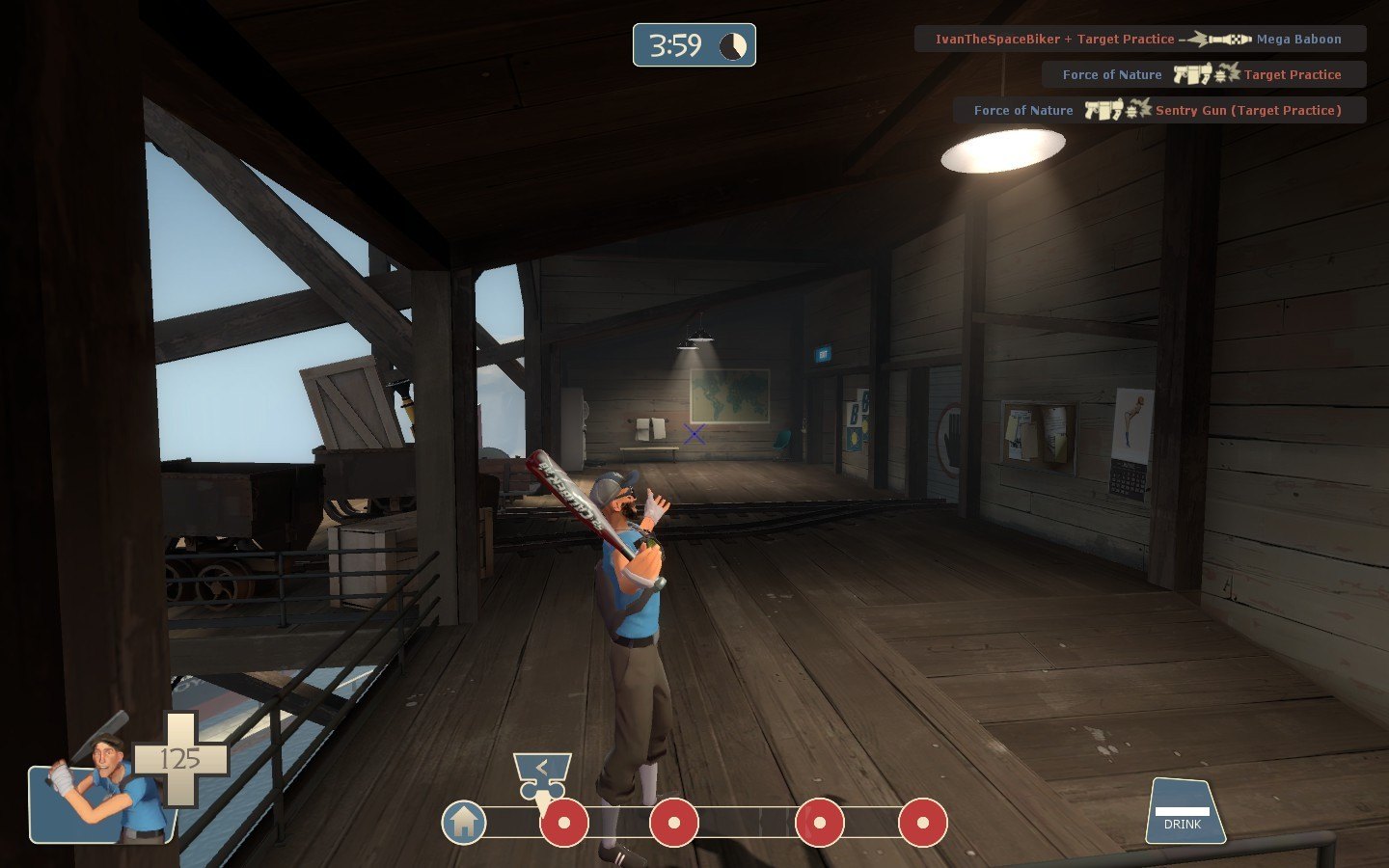Select the blue home base icon

464,823
